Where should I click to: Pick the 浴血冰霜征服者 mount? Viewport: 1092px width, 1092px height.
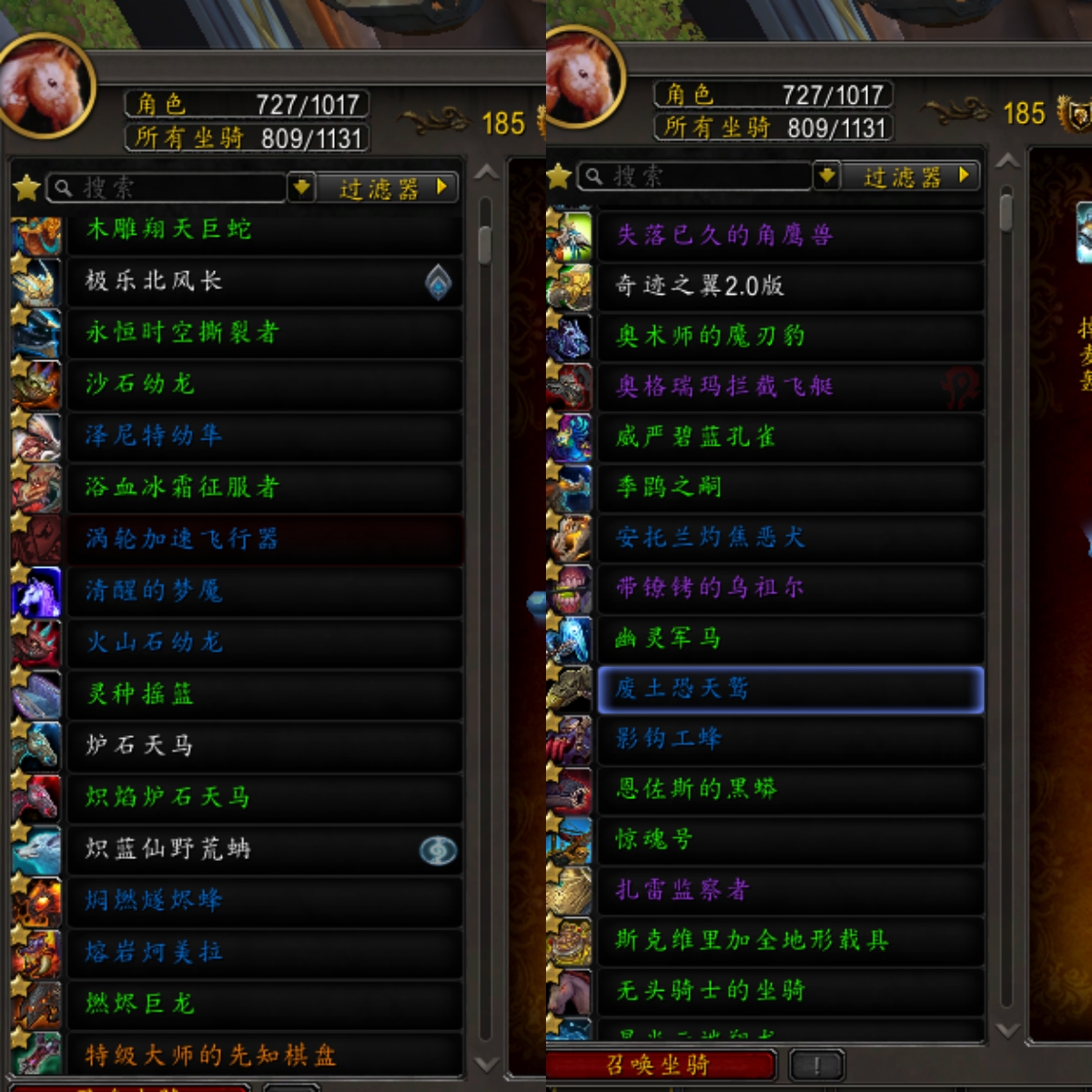(x=264, y=488)
